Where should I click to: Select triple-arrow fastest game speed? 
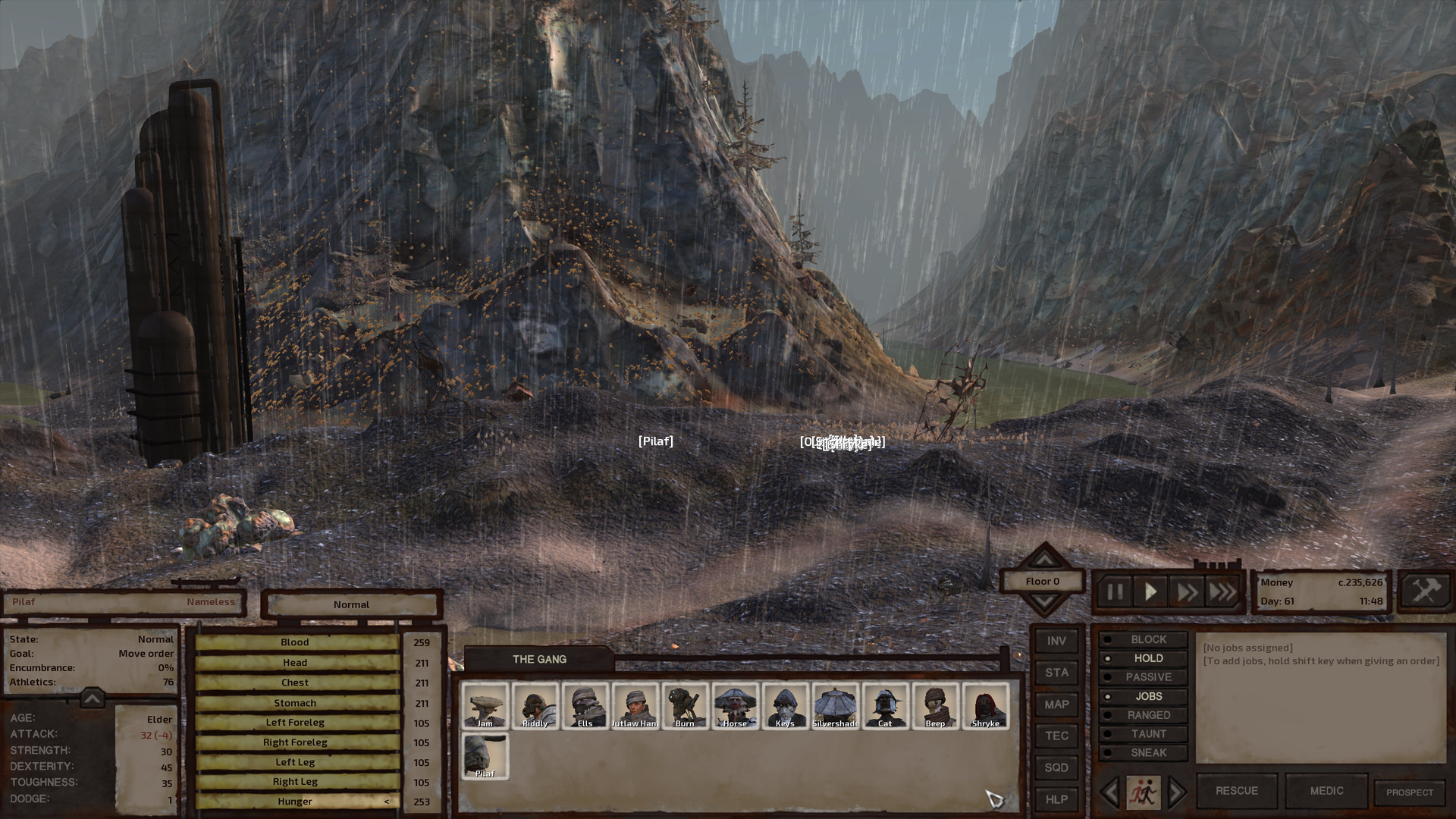[1222, 592]
